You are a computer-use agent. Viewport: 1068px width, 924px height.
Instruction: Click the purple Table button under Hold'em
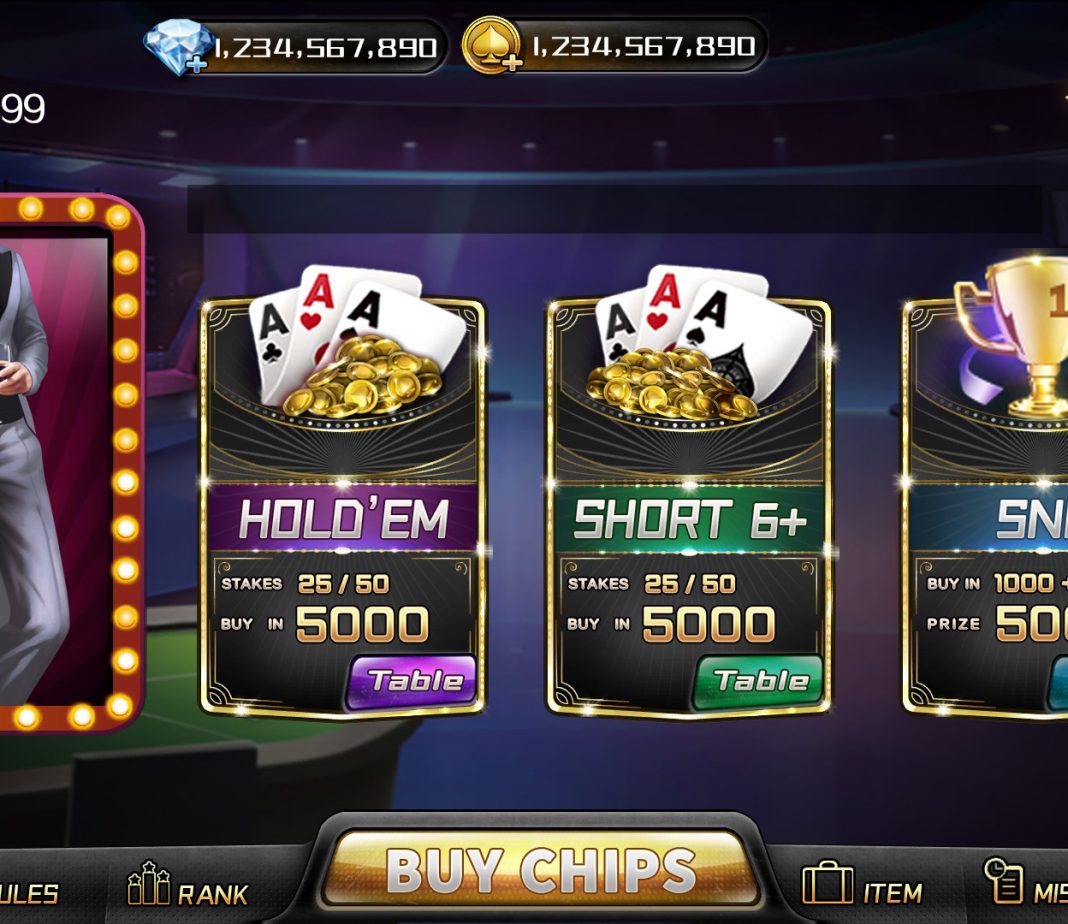tap(413, 682)
